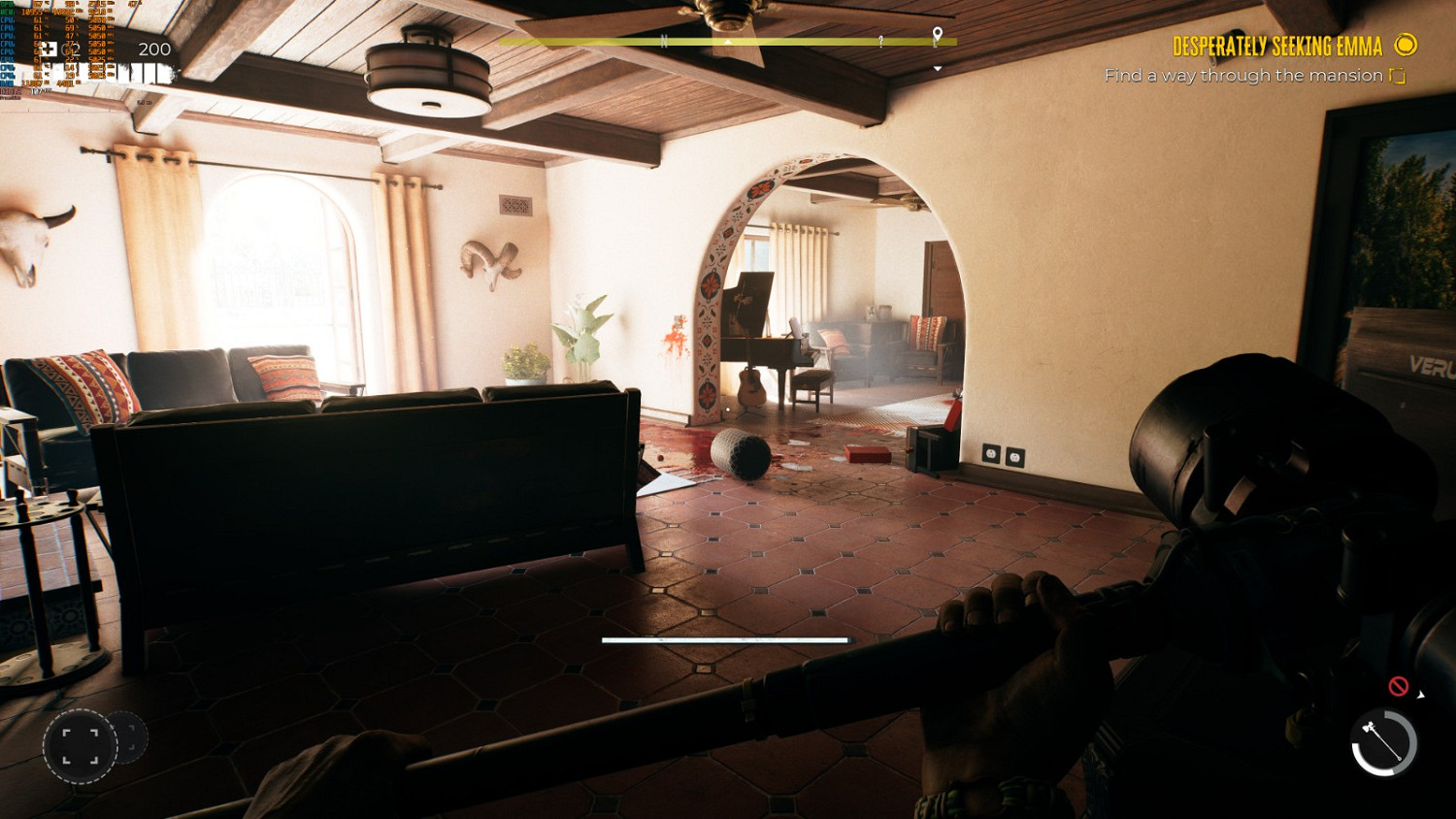
Task: Click the coin emblem beside the quest title
Action: pyautogui.click(x=1406, y=46)
